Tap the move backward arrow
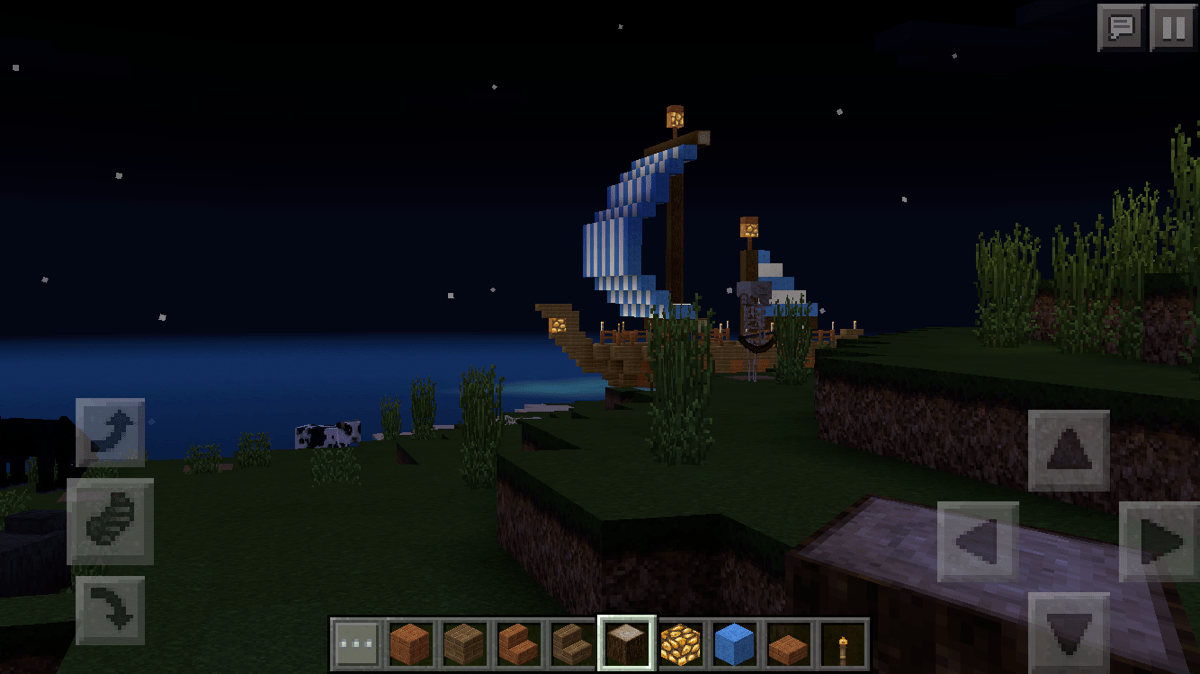Screen dimensions: 1200x674 [x=1068, y=631]
